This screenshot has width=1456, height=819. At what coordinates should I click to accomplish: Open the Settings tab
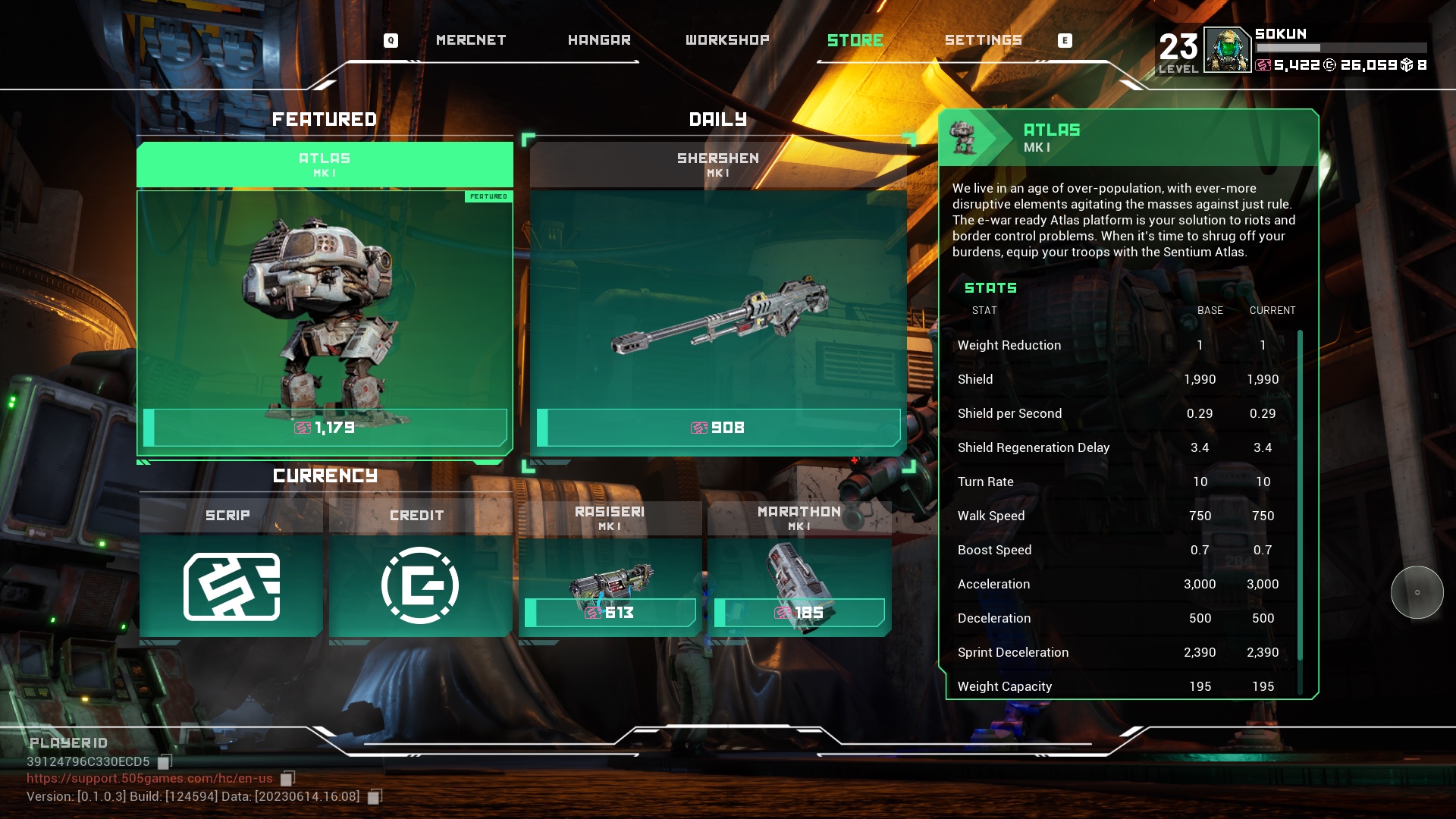[984, 40]
